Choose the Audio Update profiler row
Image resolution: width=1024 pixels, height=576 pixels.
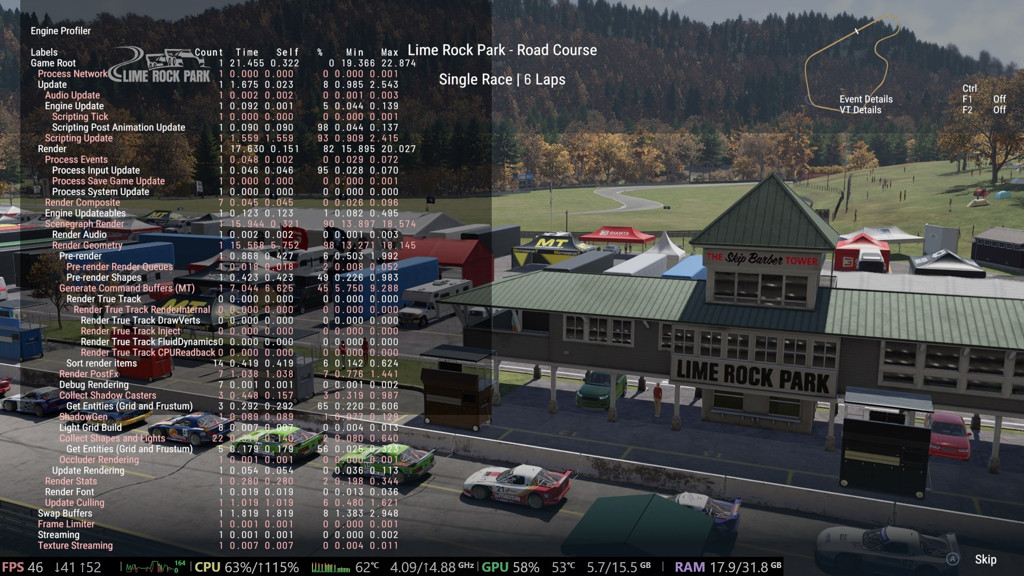[x=72, y=95]
